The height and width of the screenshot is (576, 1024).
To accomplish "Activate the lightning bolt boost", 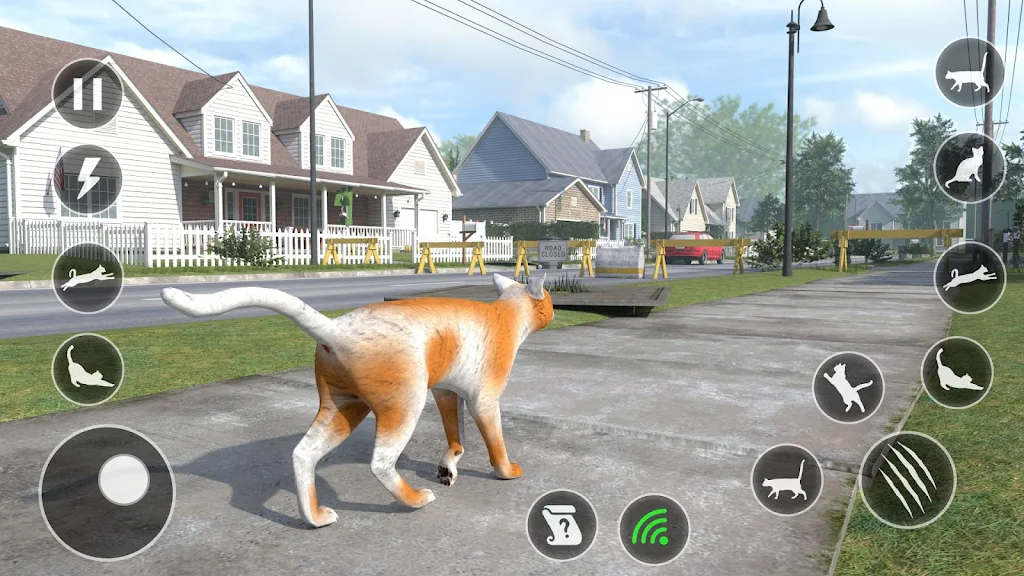I will (x=88, y=180).
